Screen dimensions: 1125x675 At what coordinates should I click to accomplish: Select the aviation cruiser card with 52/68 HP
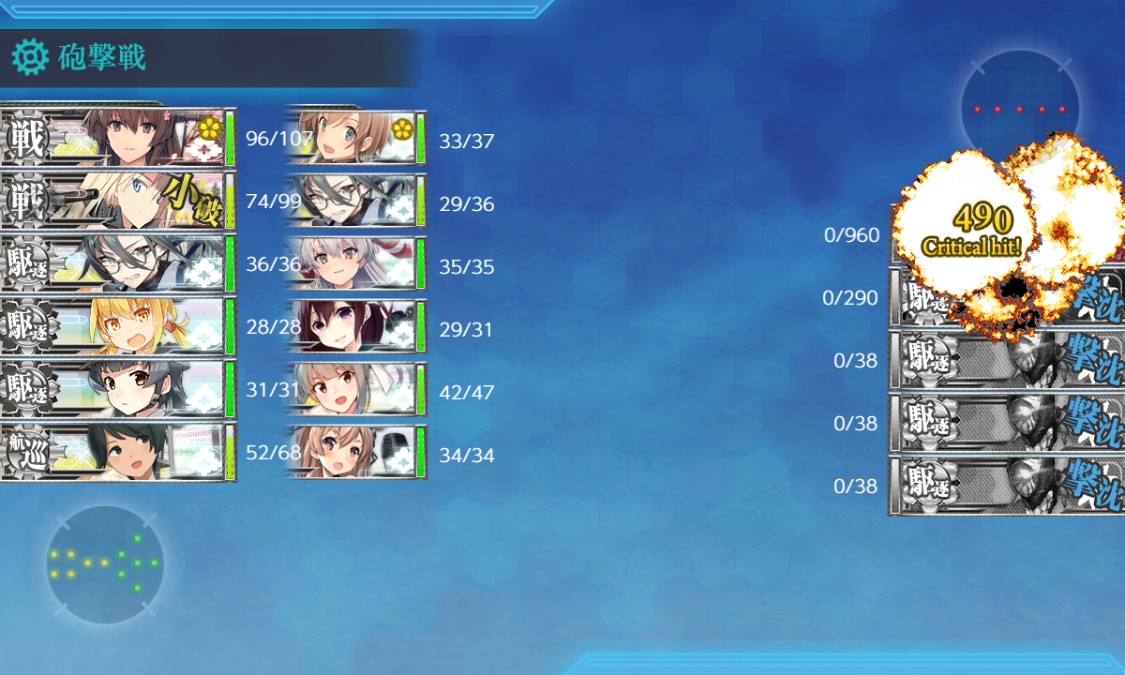point(118,452)
